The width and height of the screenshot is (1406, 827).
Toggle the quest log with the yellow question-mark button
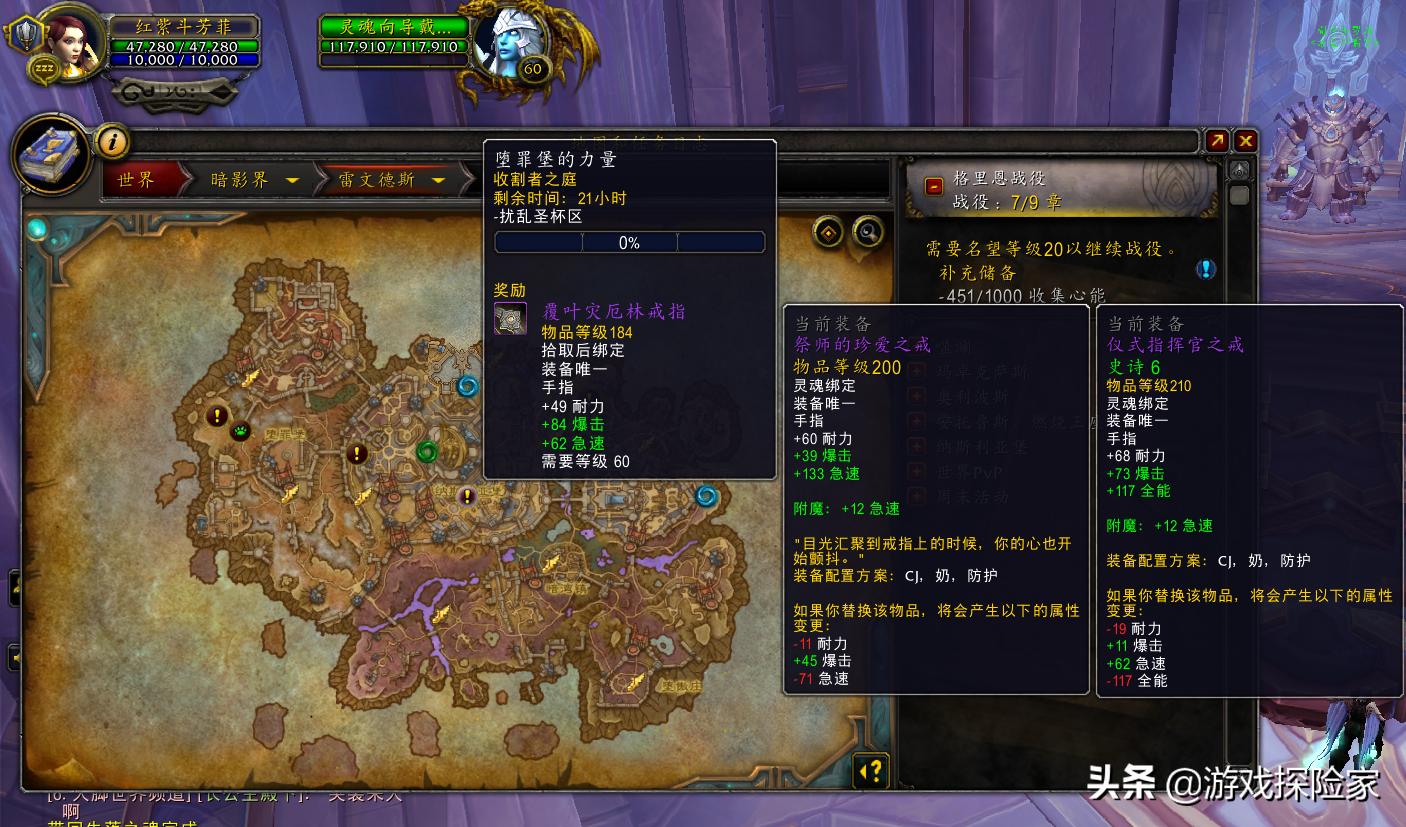(x=872, y=770)
